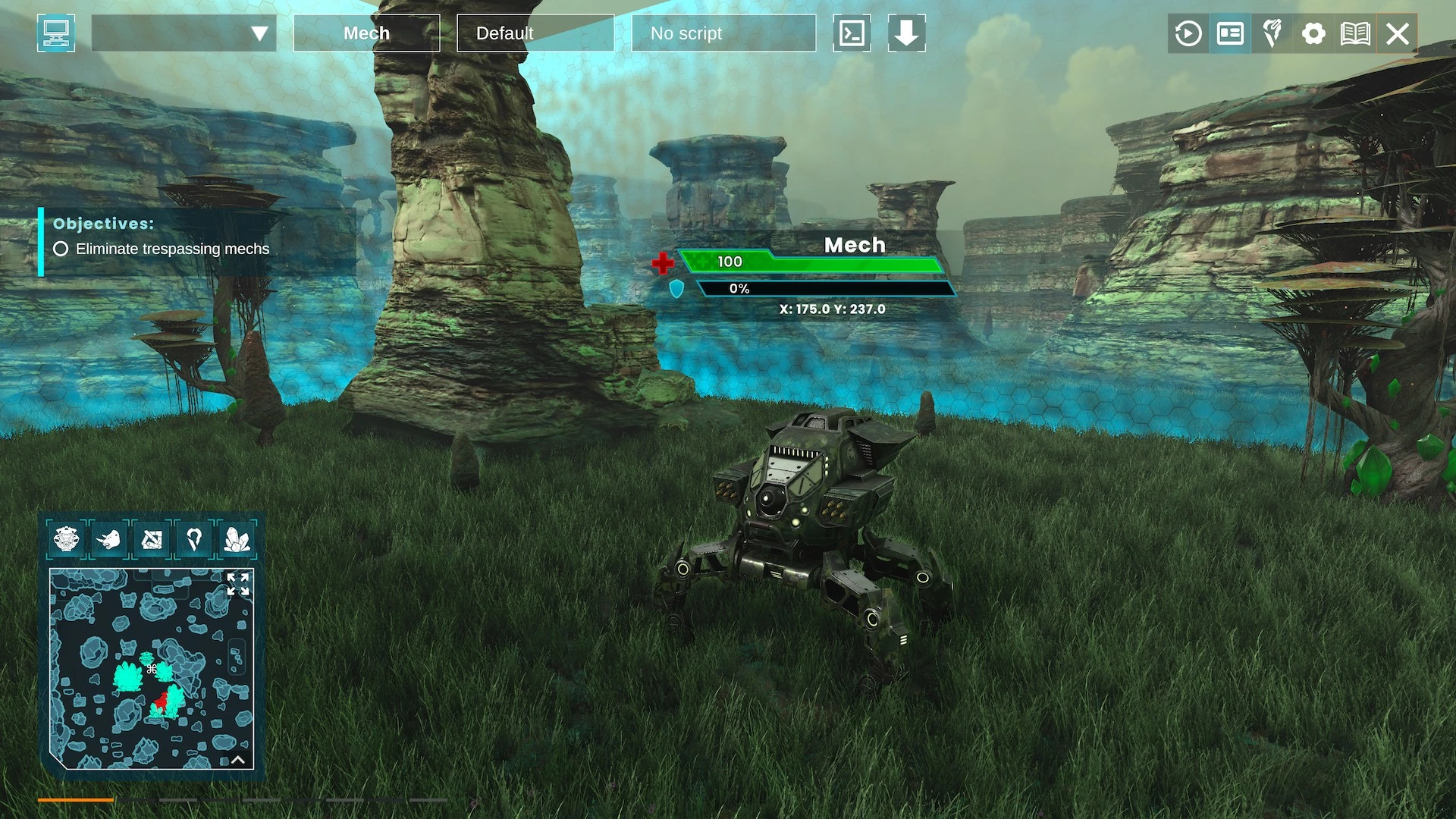Click the computer monitor icon
This screenshot has width=1456, height=819.
56,33
